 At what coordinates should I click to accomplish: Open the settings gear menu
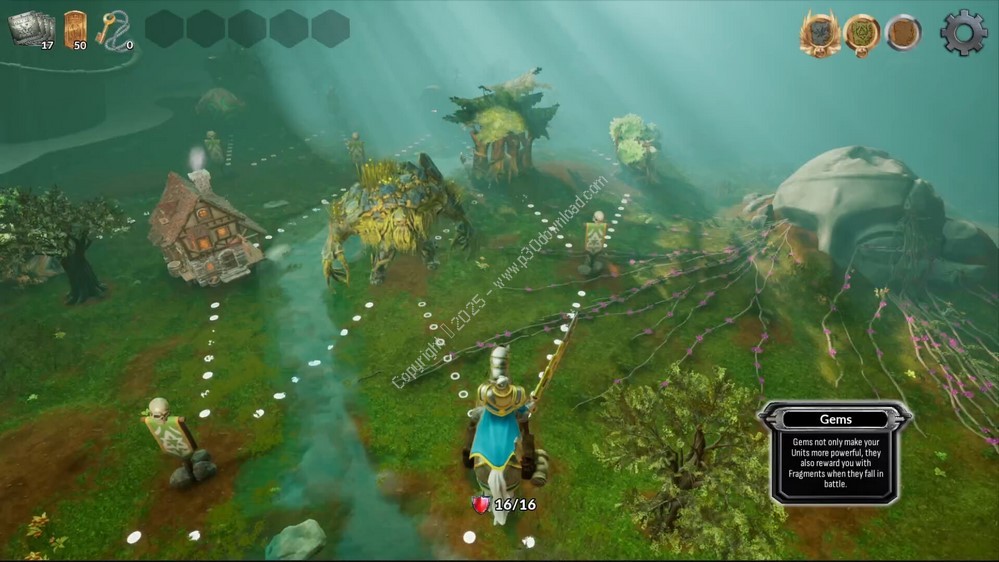(963, 33)
